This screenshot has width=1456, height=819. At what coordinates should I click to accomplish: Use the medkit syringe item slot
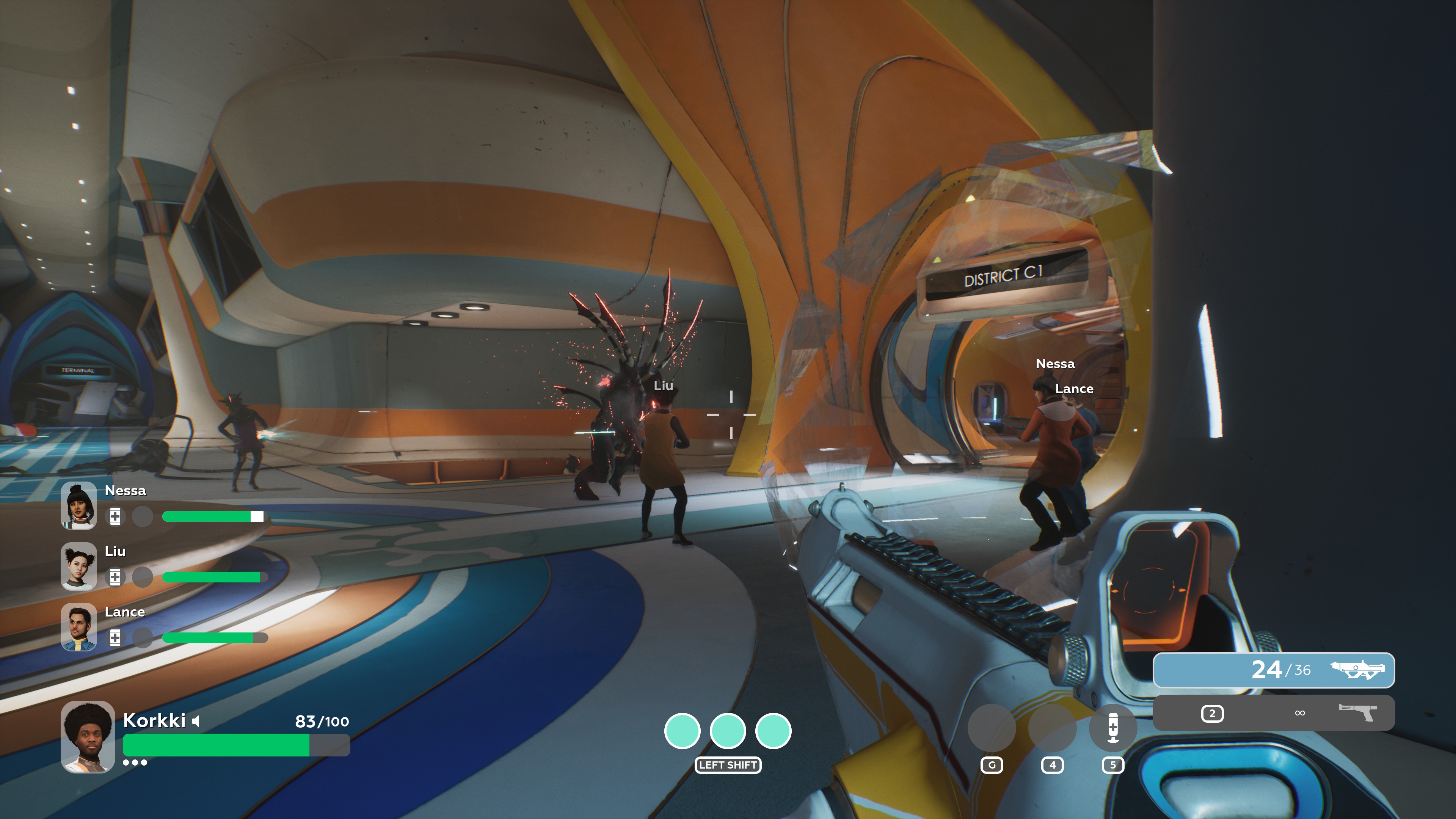pos(1112,728)
